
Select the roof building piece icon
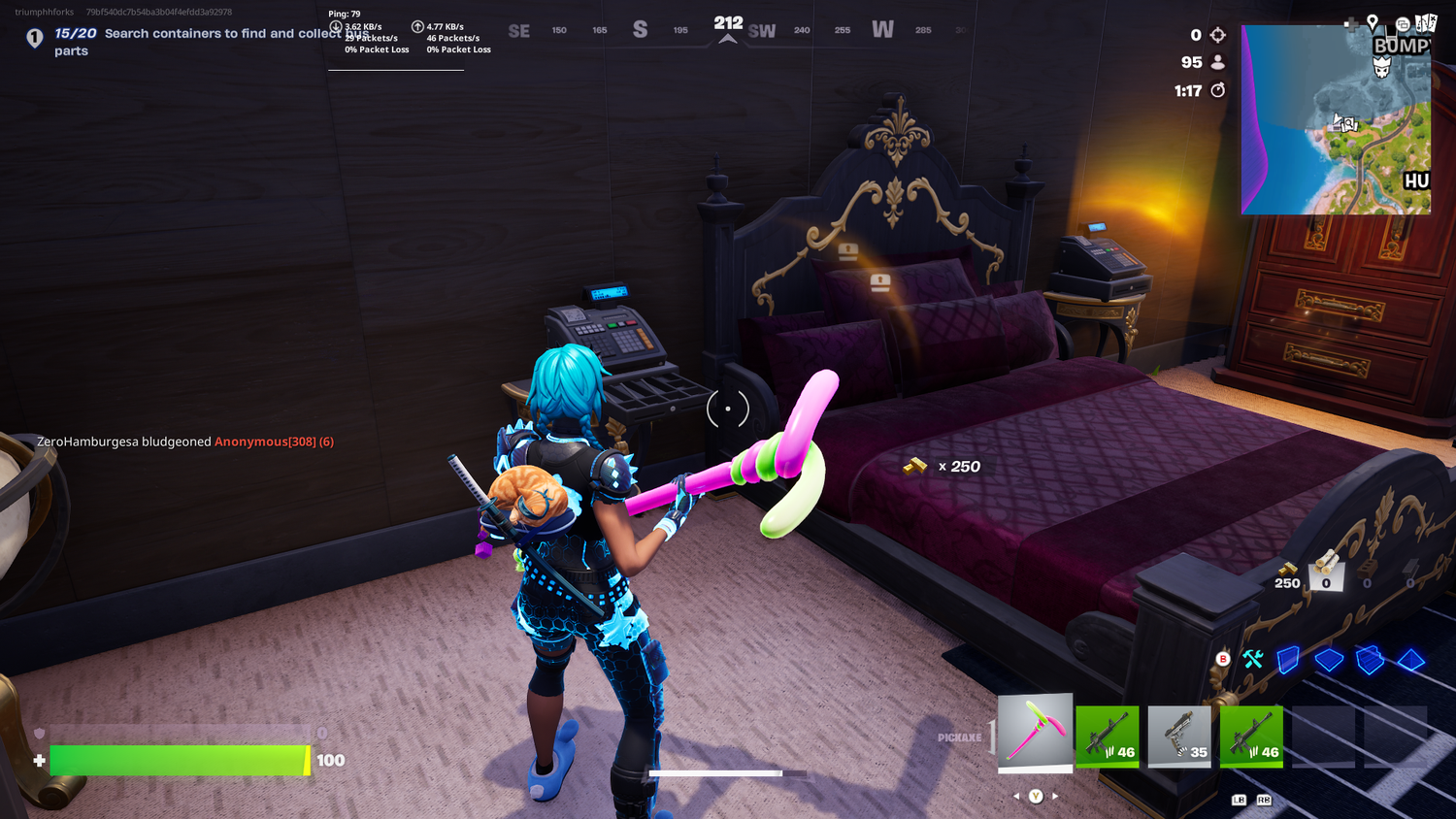tap(1409, 659)
